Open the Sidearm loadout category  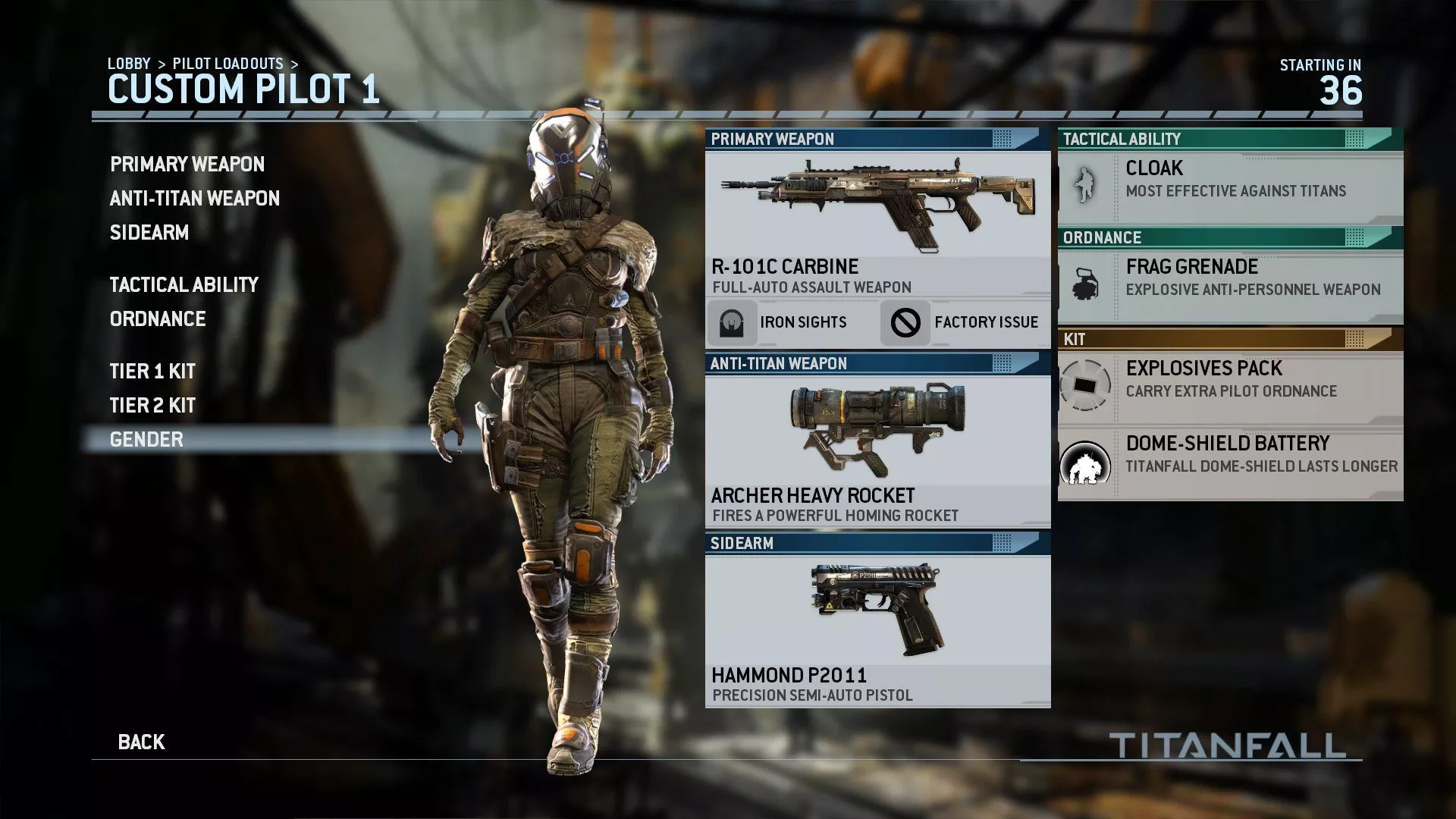click(148, 233)
